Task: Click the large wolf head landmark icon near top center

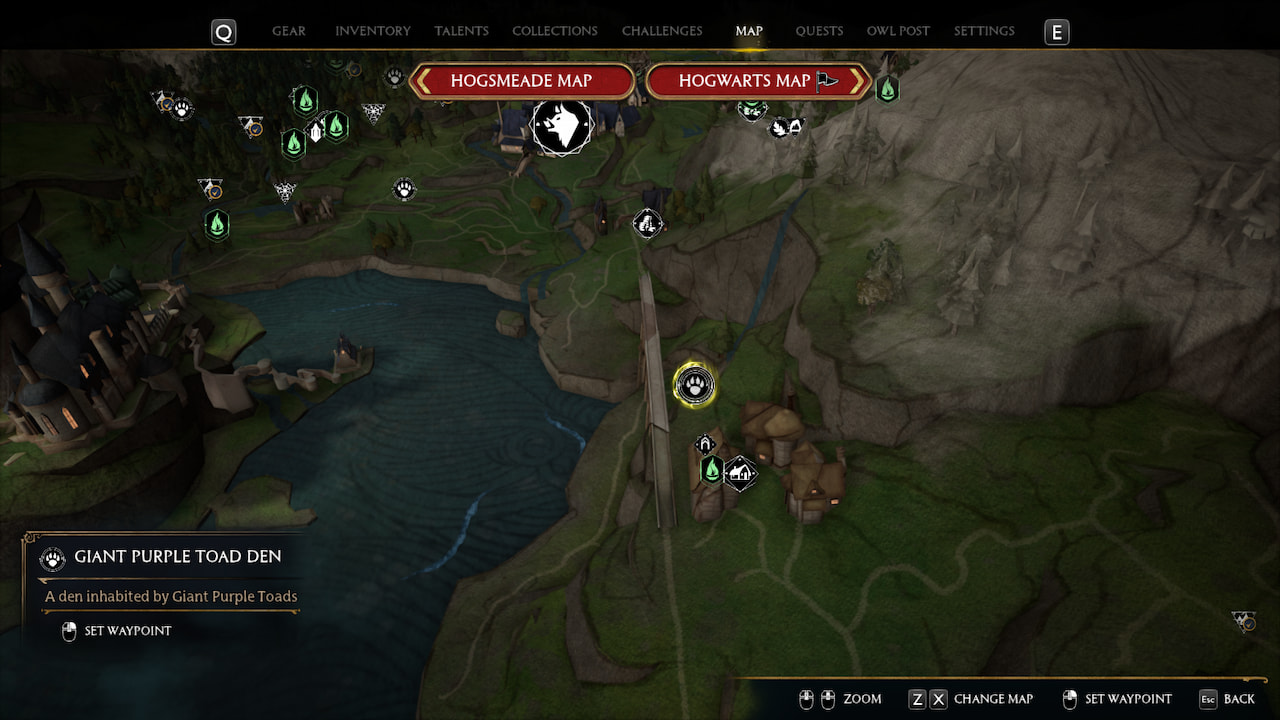Action: pyautogui.click(x=562, y=127)
